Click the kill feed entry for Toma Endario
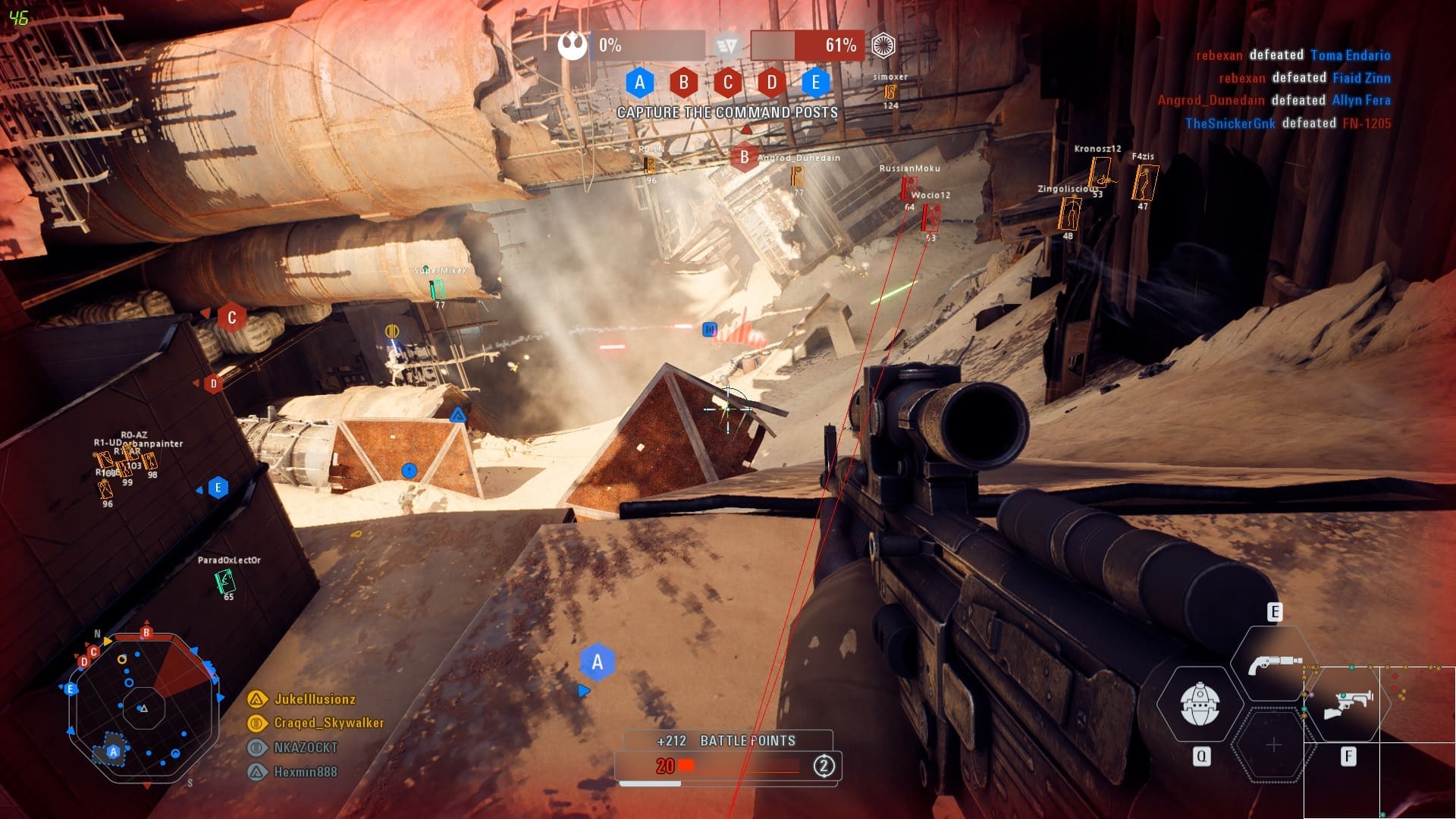Image resolution: width=1456 pixels, height=819 pixels. click(x=1293, y=55)
